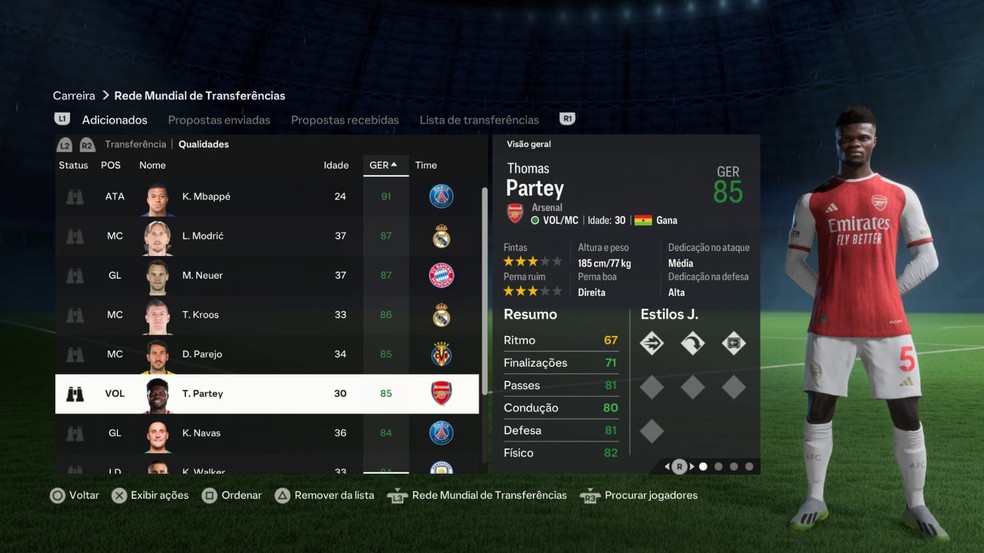The height and width of the screenshot is (553, 984).
Task: Select the K. Mbappé player row
Action: [x=266, y=197]
